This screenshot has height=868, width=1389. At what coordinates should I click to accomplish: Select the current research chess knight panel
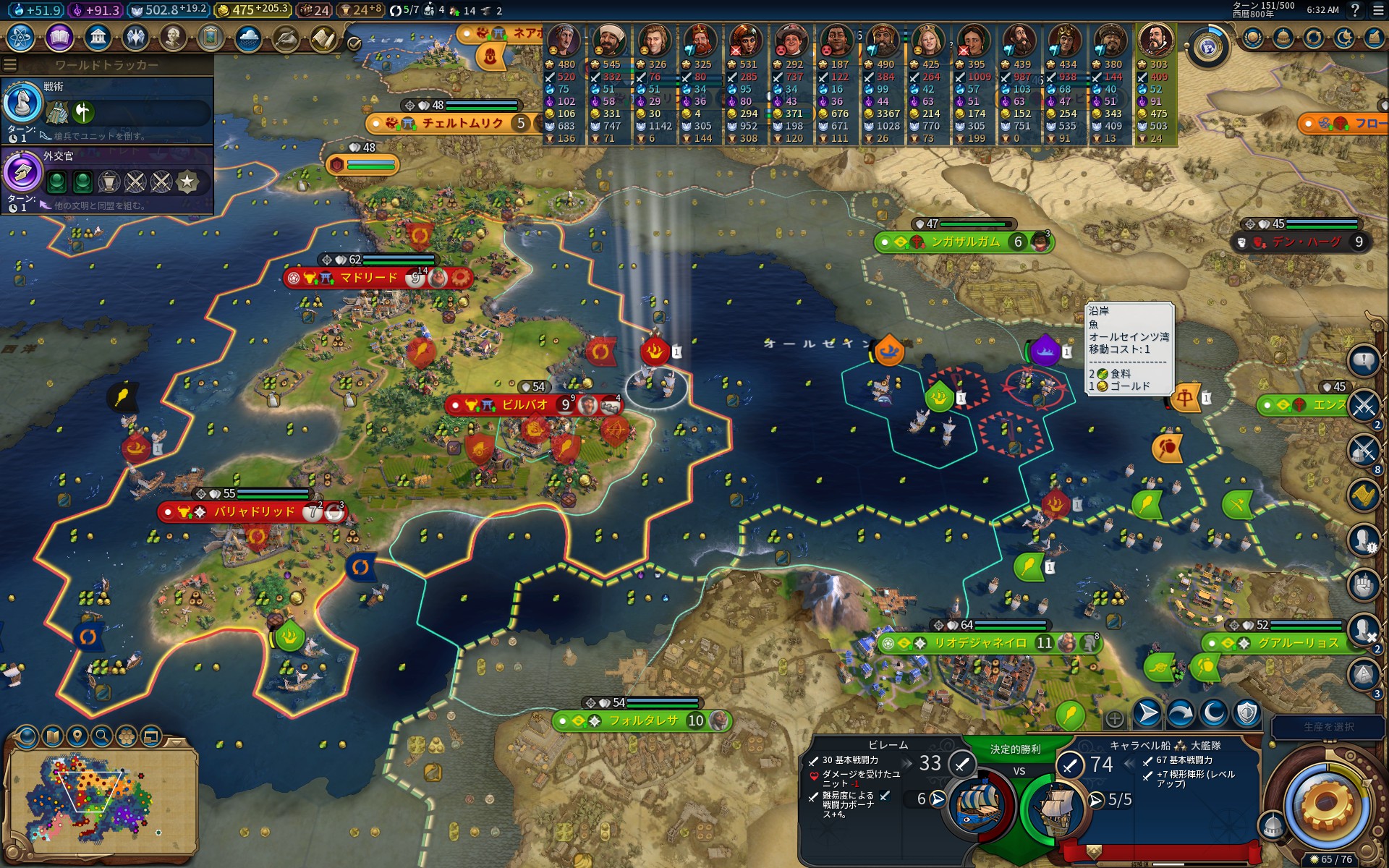pyautogui.click(x=23, y=103)
